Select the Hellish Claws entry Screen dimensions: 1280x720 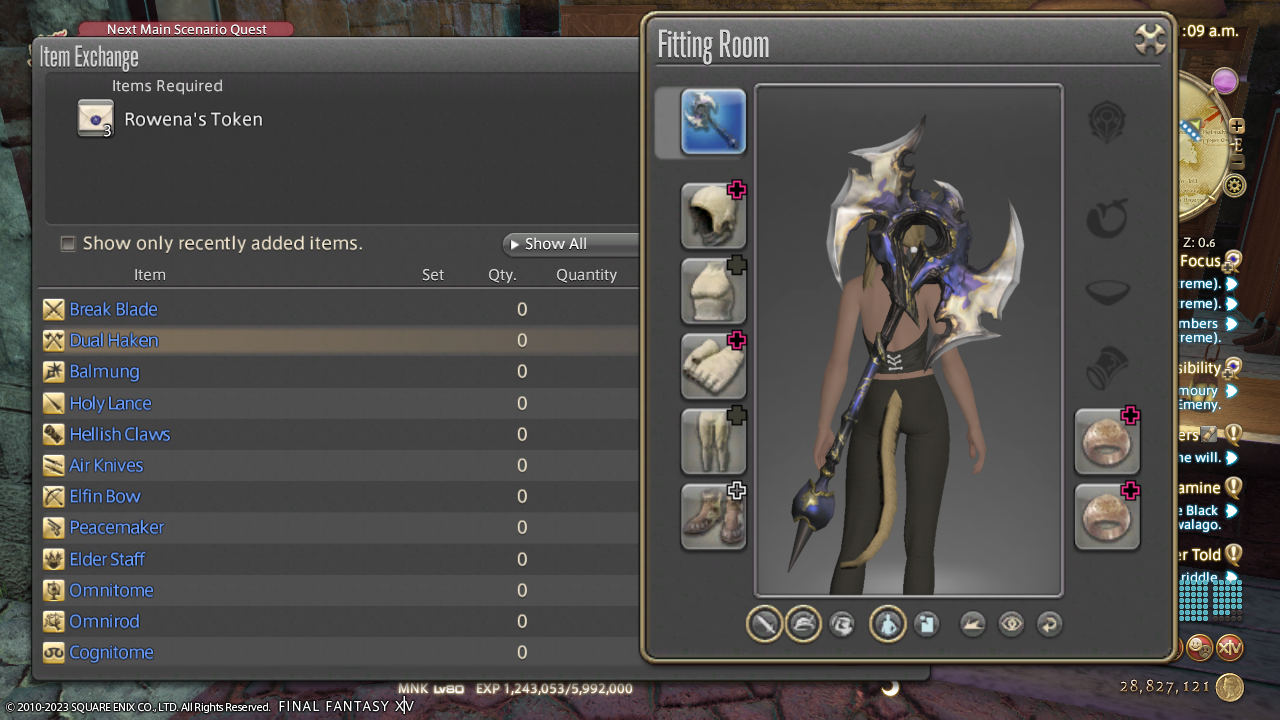pyautogui.click(x=119, y=434)
